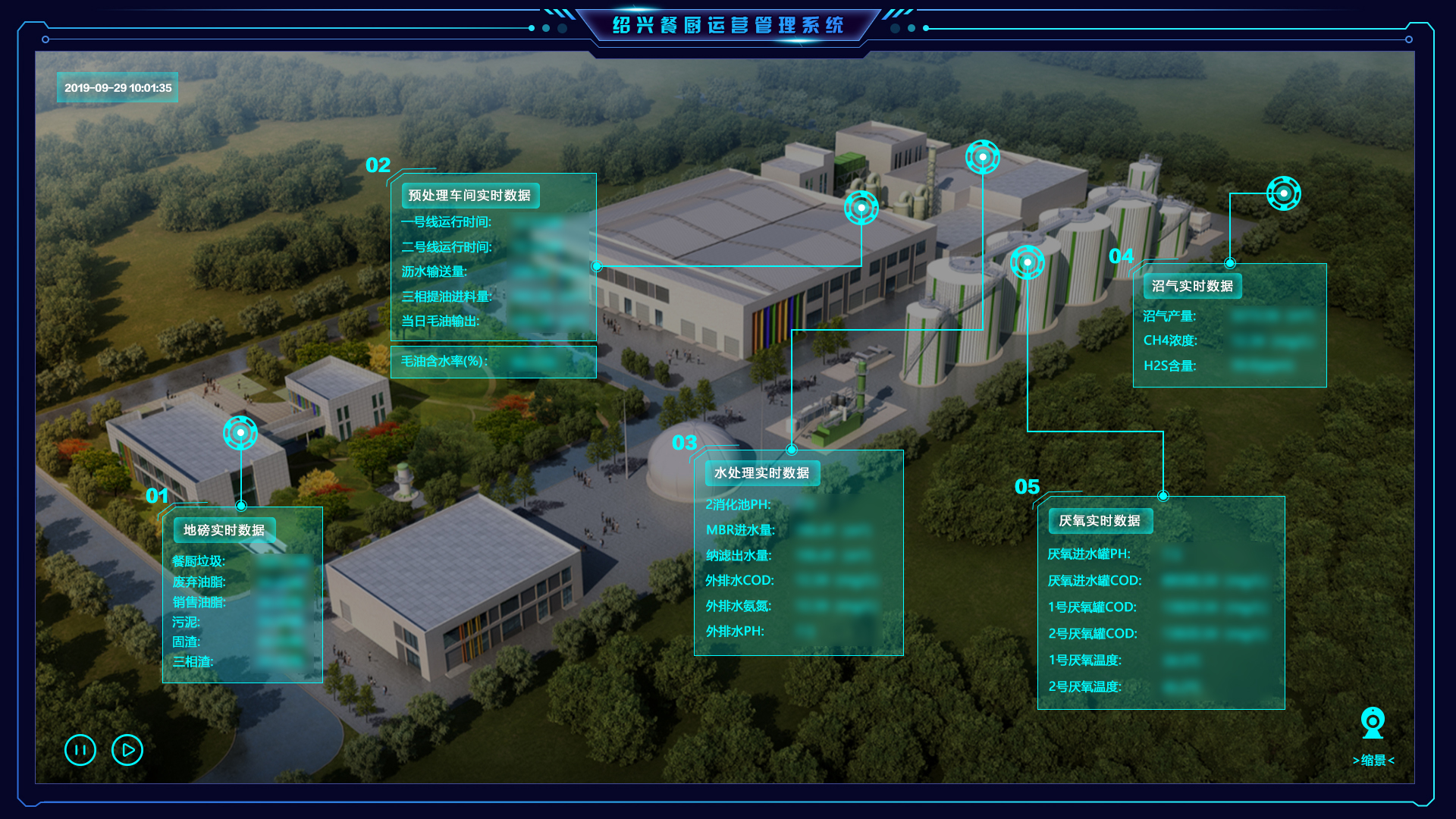Select the 预处理车间实时数据 panel header
The image size is (1456, 819).
469,196
